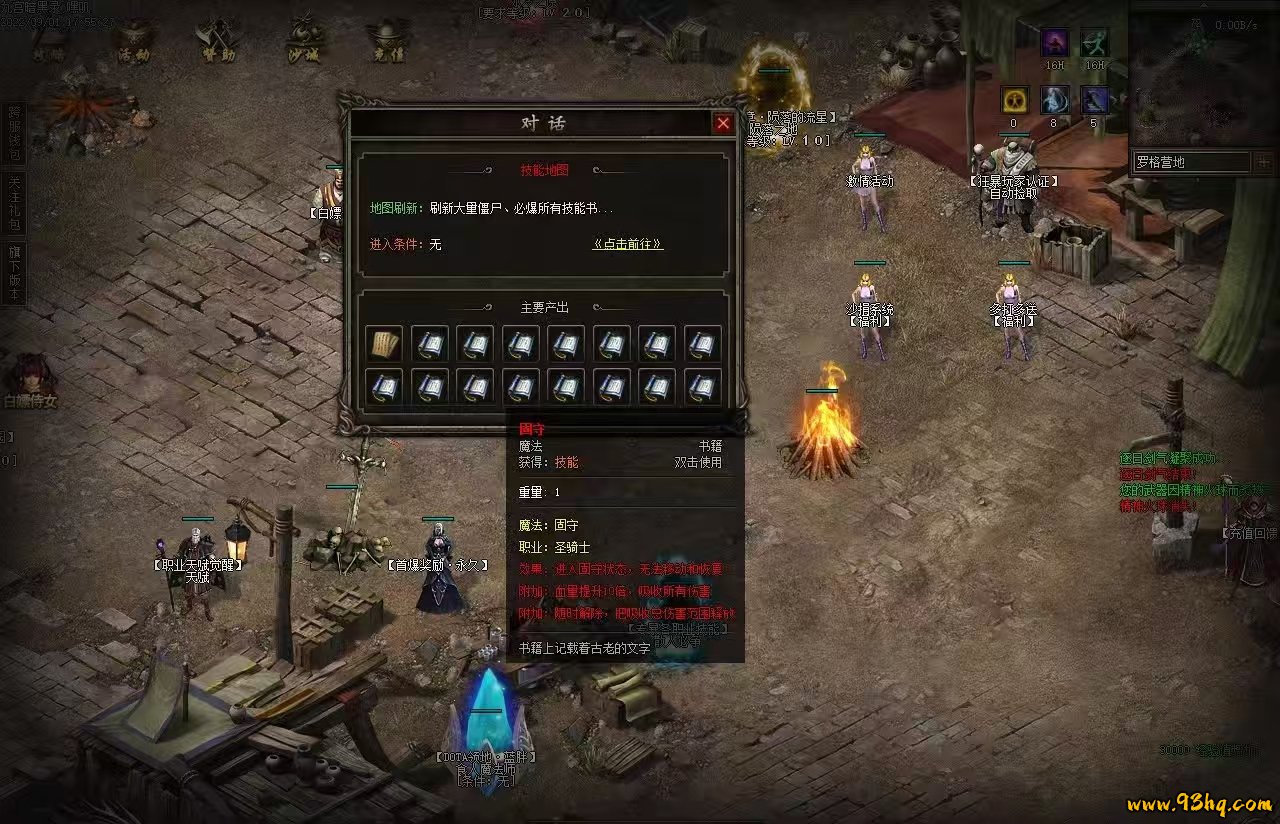Open the 跨服钱包 side tab

pos(14,132)
